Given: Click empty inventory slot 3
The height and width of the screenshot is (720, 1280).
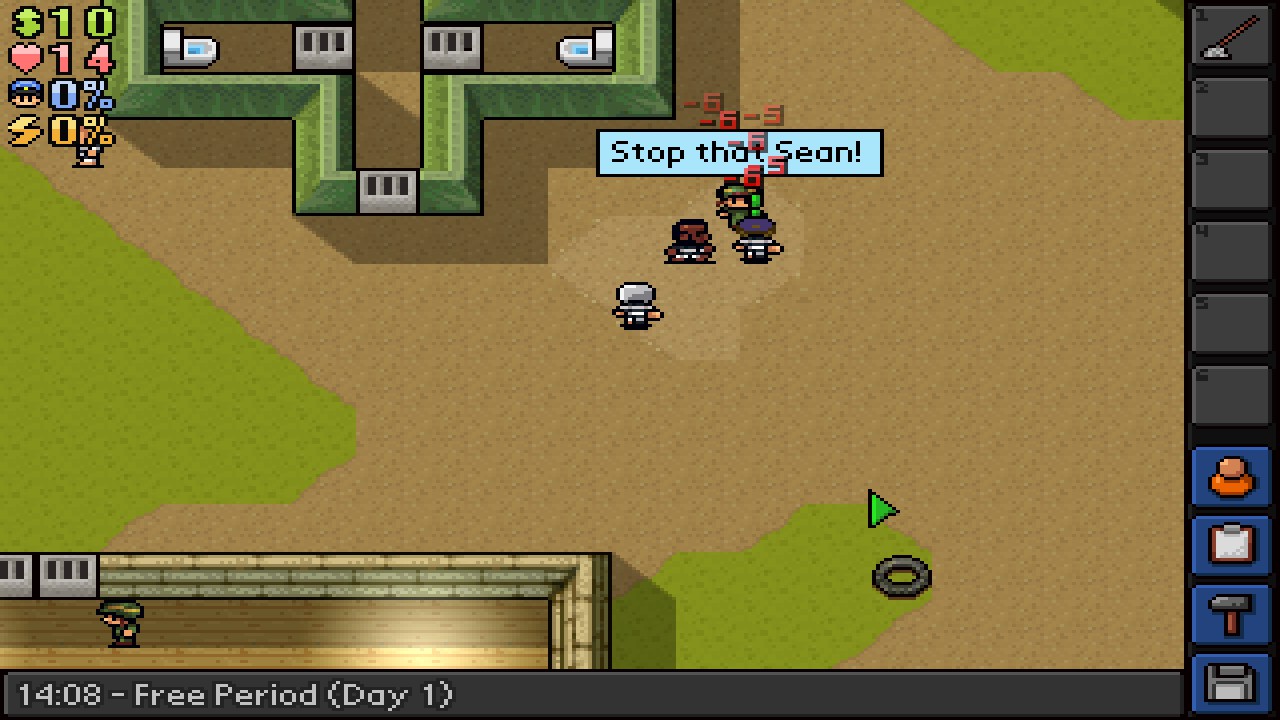Looking at the screenshot, I should (1230, 178).
